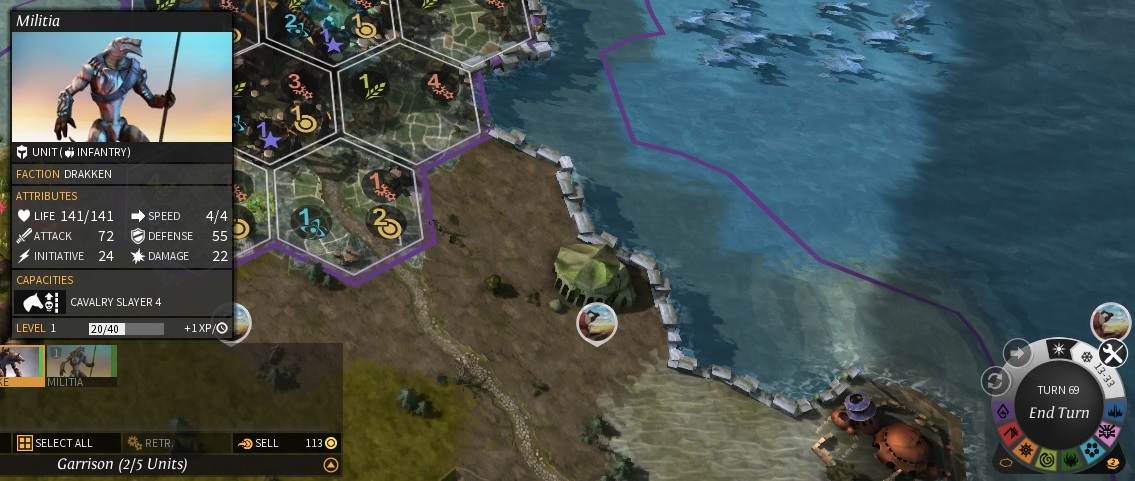This screenshot has height=481, width=1135.
Task: Click the portrait map pin beside the green building
Action: tap(597, 322)
